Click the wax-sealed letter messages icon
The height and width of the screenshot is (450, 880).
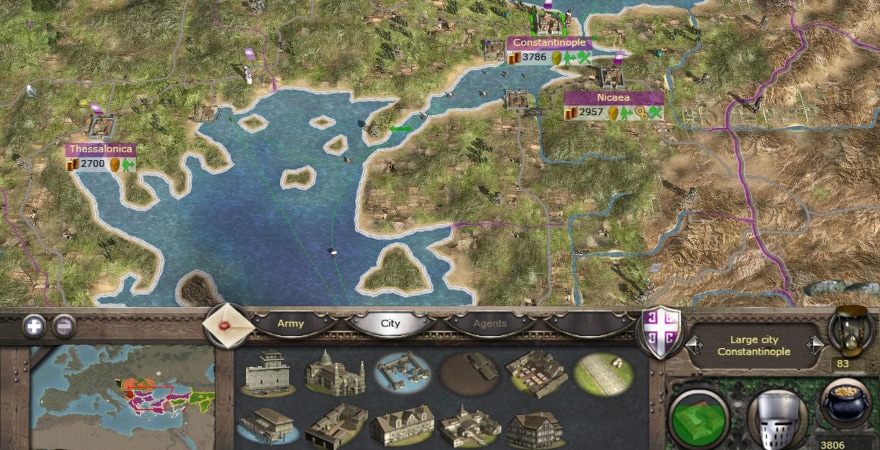(226, 325)
